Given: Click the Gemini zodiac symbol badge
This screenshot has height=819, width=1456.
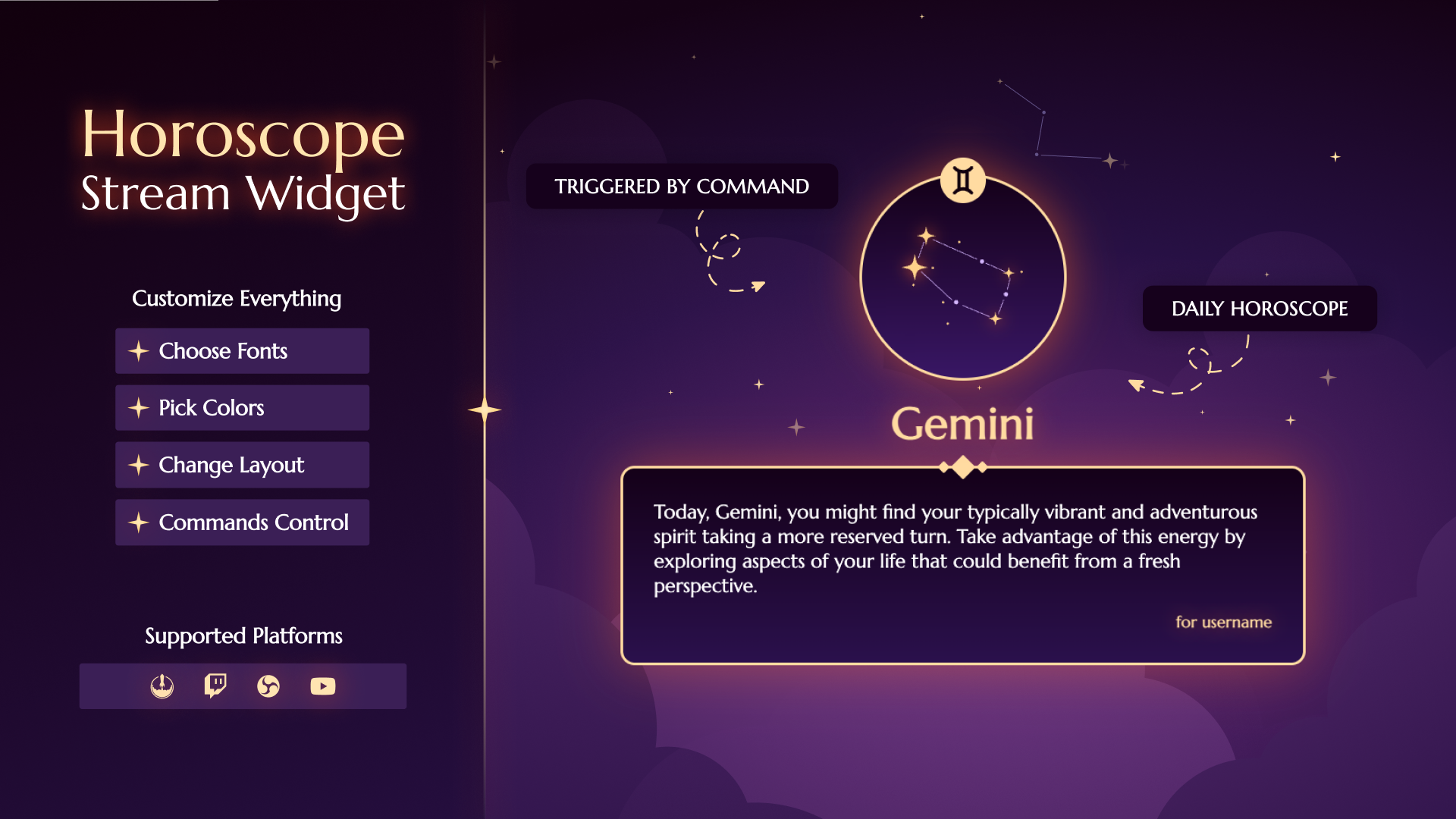Looking at the screenshot, I should click(x=963, y=180).
